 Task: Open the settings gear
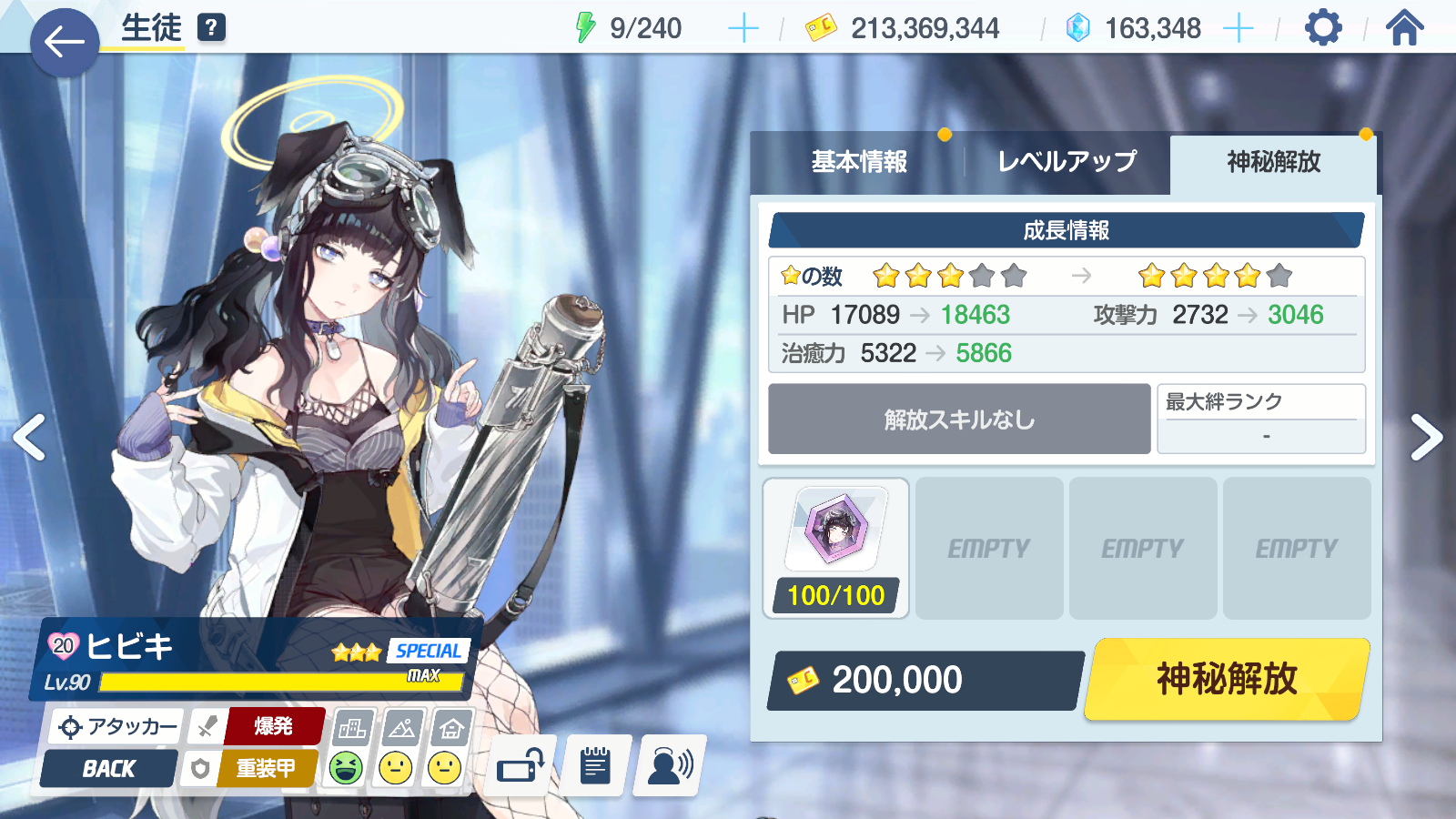tap(1322, 28)
